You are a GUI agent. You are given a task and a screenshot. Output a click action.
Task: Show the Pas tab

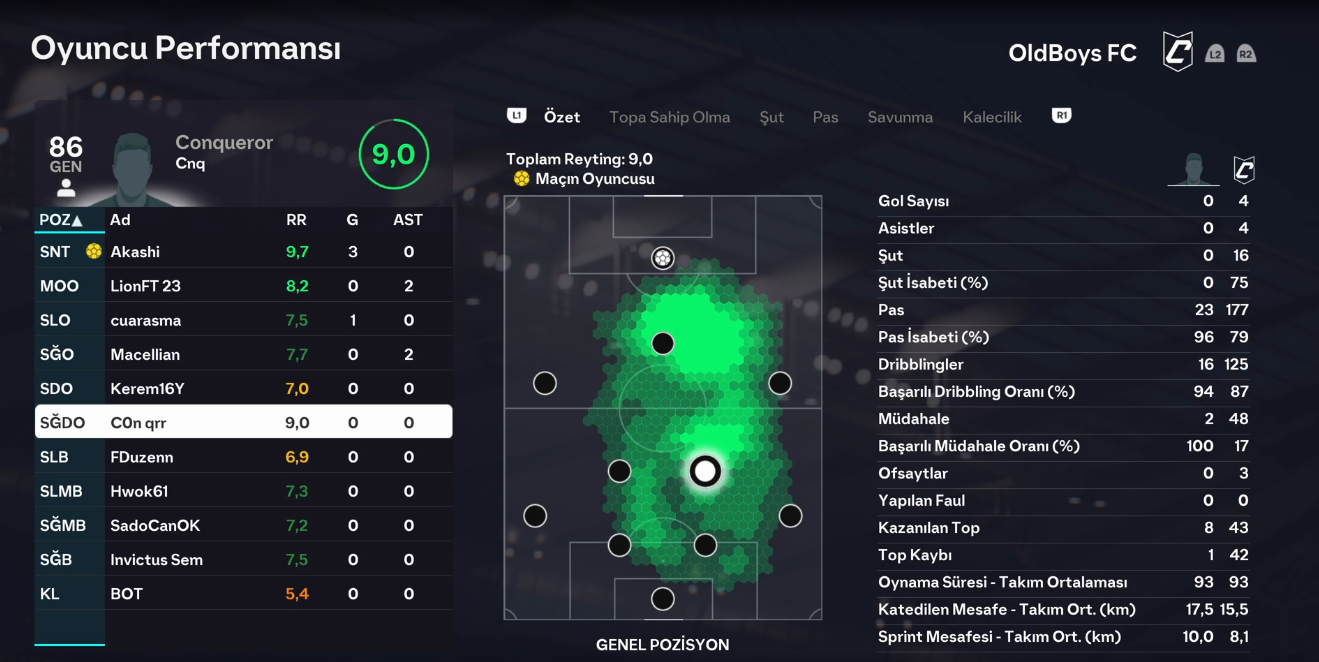click(x=825, y=117)
